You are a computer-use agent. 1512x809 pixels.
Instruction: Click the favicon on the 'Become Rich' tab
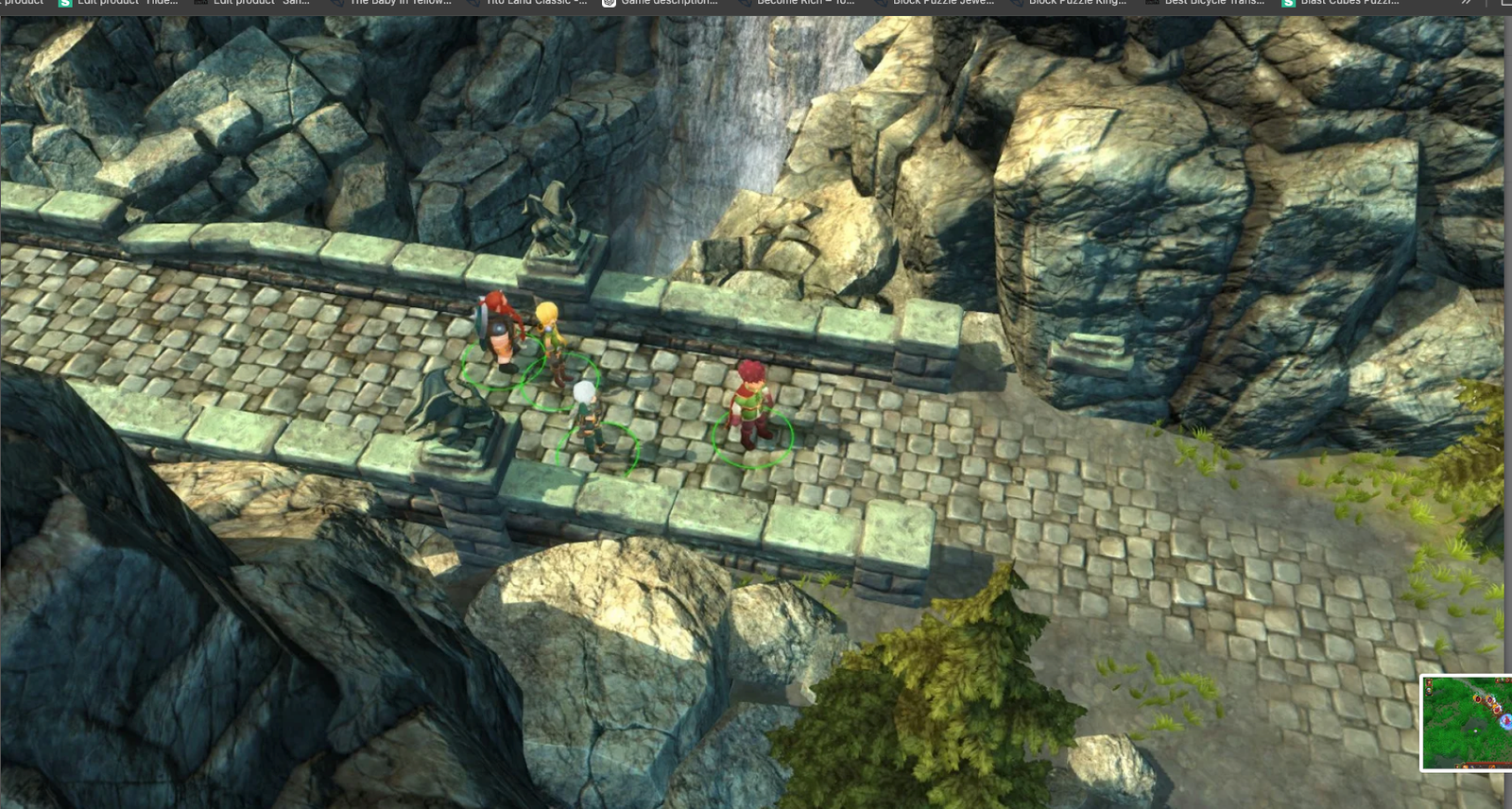(745, 4)
